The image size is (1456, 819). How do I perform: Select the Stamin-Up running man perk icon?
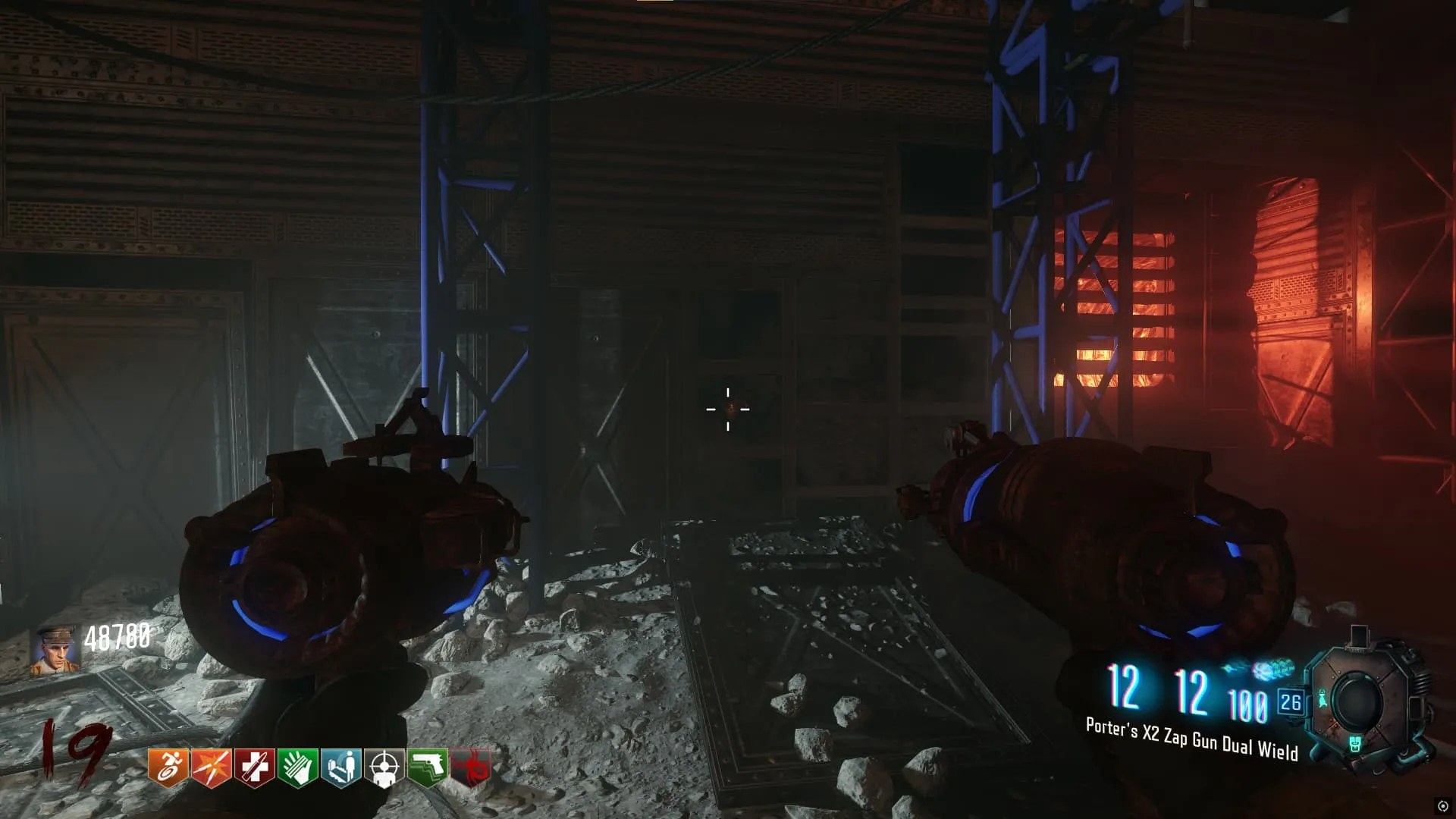(x=168, y=767)
